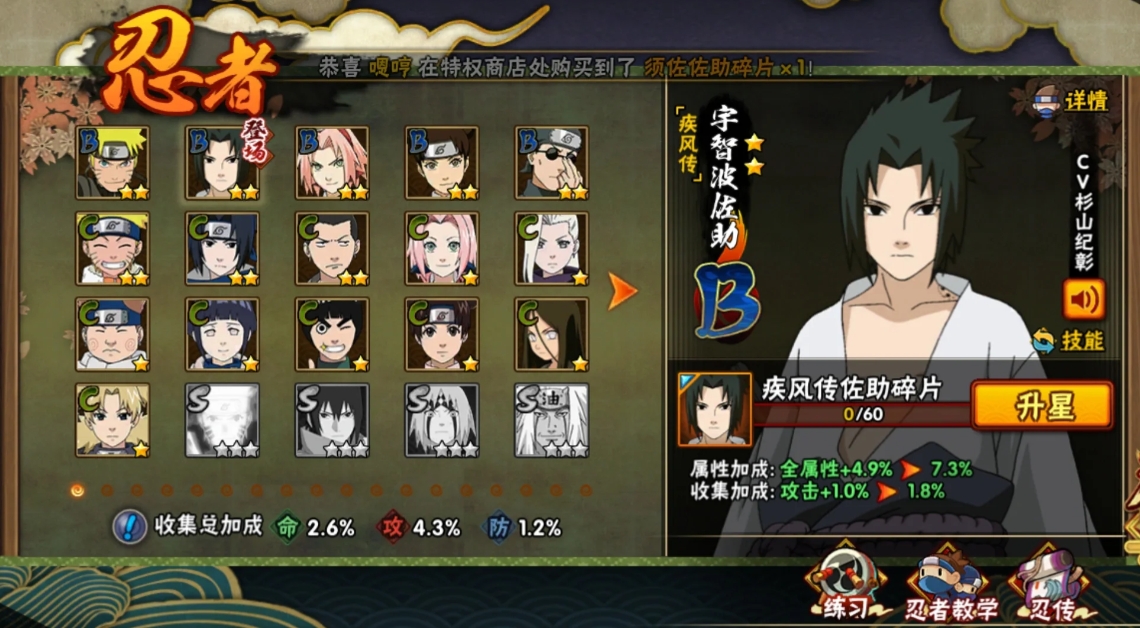Click the 疾风传佐助碎片 fragment icon

pyautogui.click(x=714, y=409)
